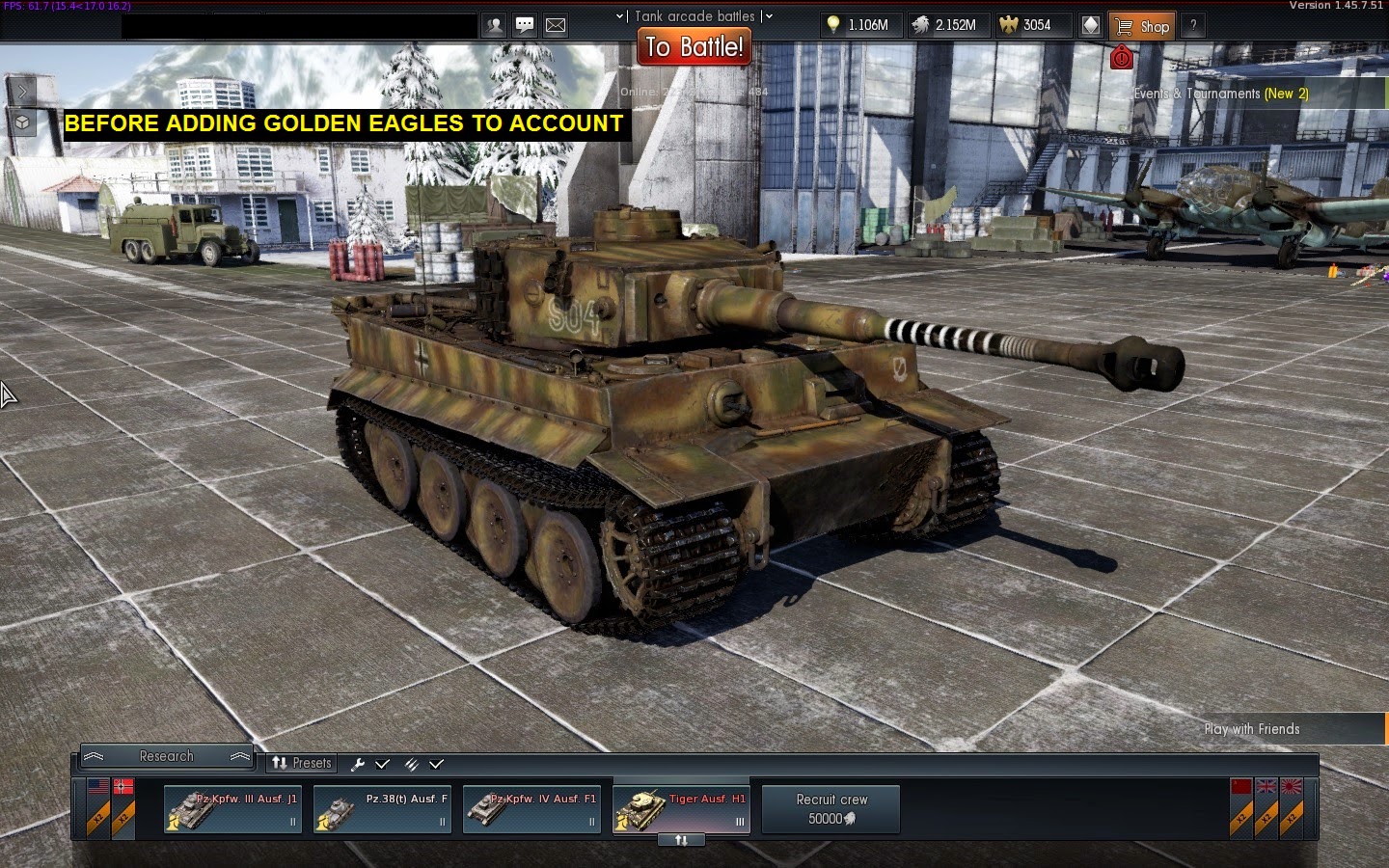Open crew Presets
The height and width of the screenshot is (868, 1389).
click(x=301, y=763)
